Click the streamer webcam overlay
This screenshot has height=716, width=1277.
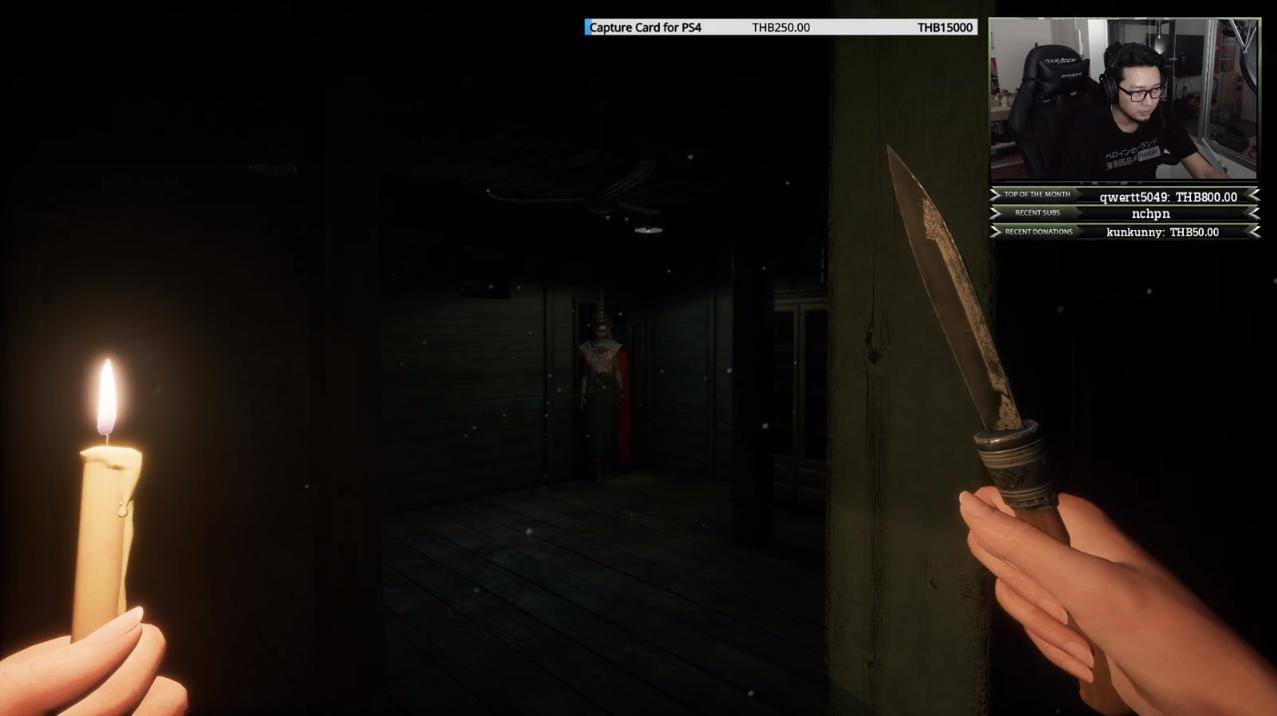[x=1124, y=100]
